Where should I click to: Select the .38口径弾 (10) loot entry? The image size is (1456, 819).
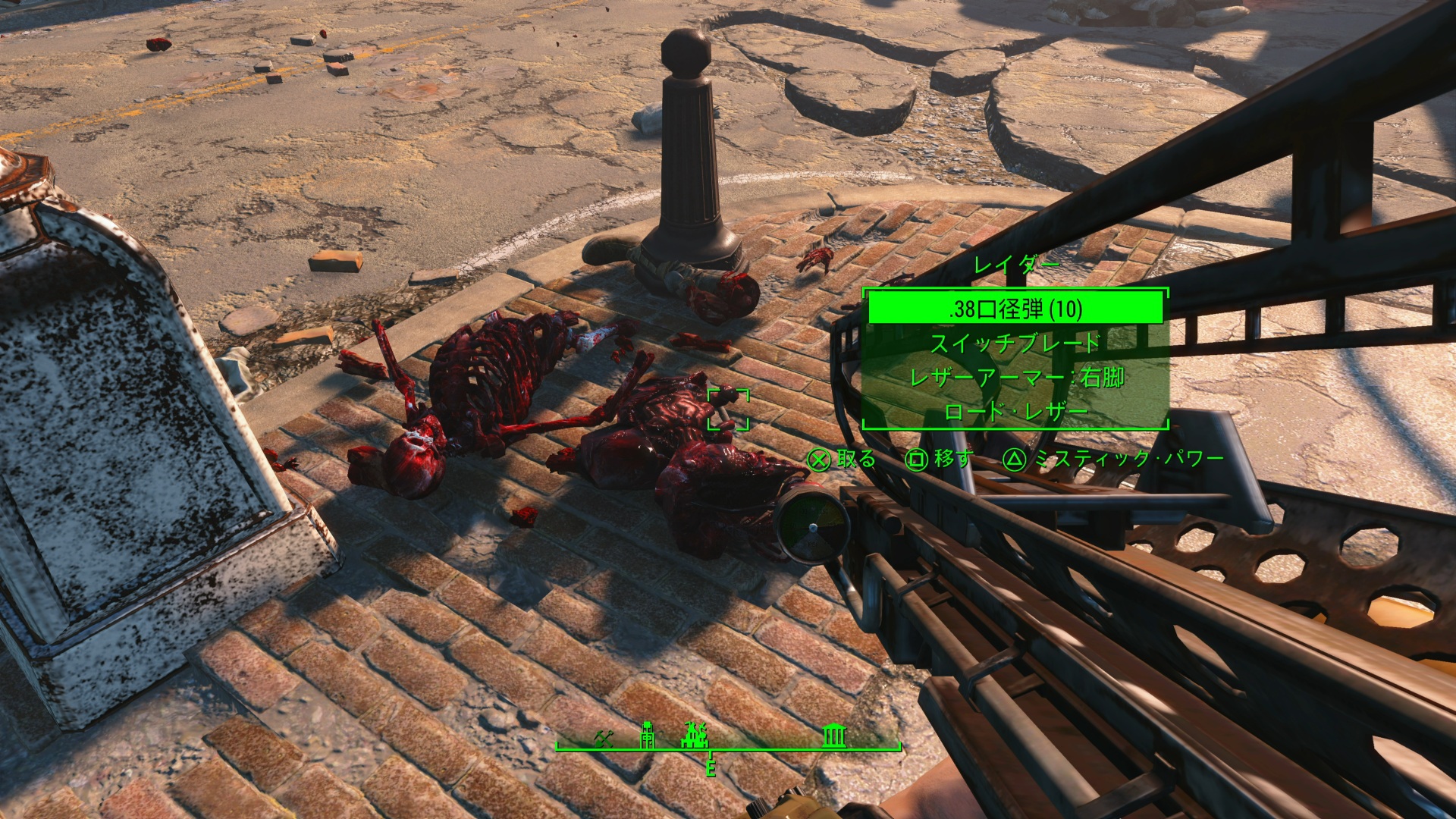coord(1015,309)
